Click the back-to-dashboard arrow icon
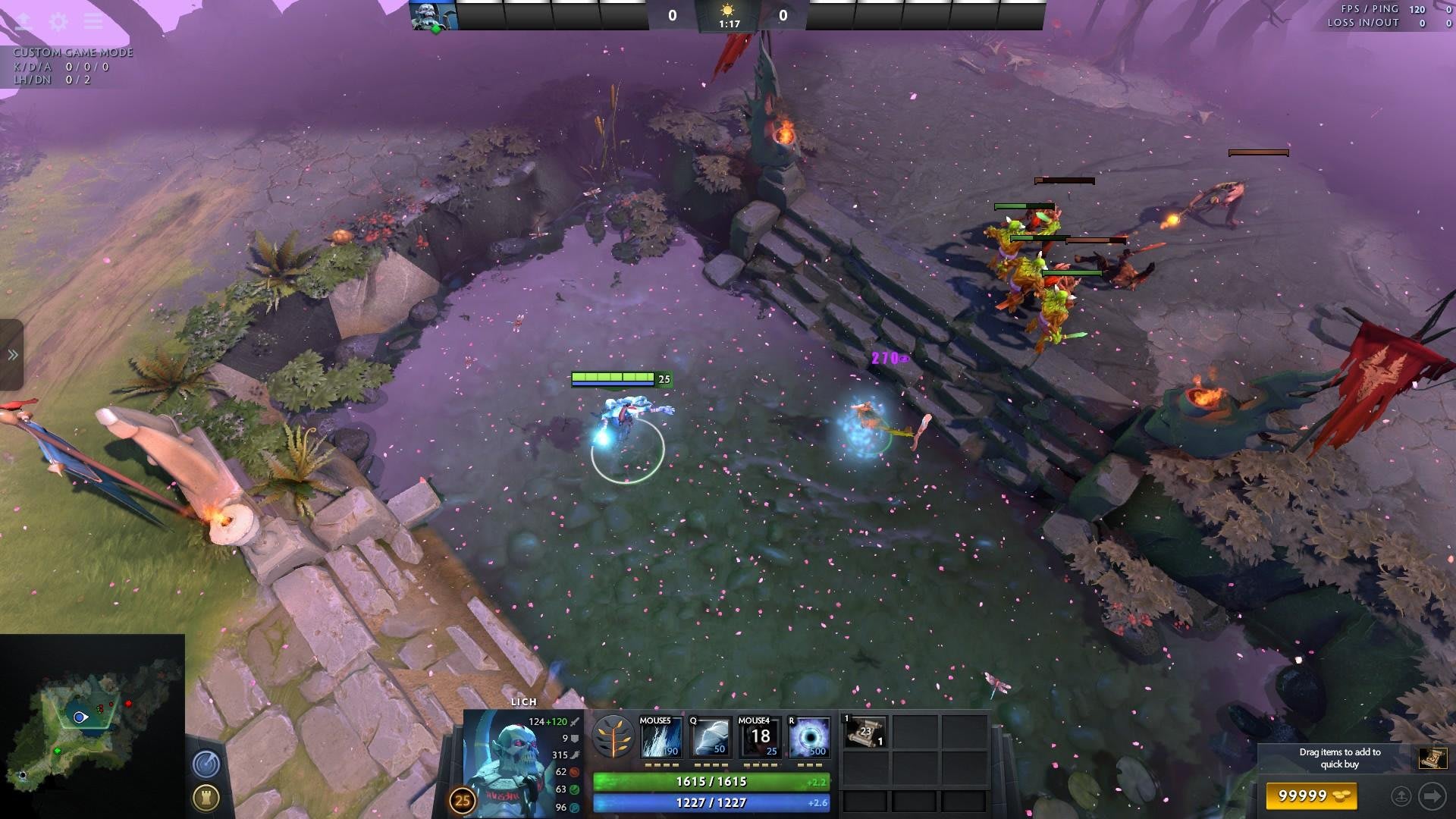 [24, 21]
